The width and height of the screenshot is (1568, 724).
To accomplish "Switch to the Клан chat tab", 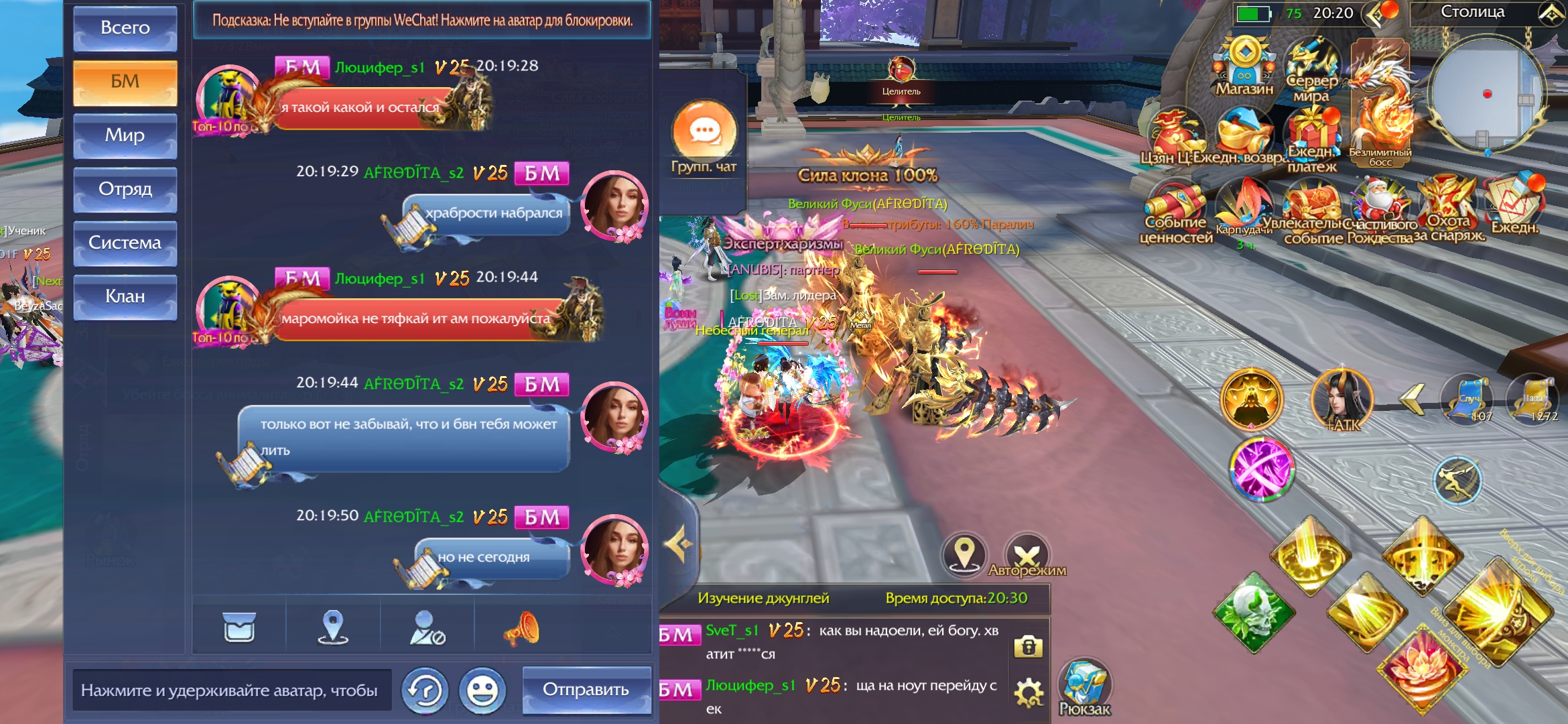I will [125, 296].
